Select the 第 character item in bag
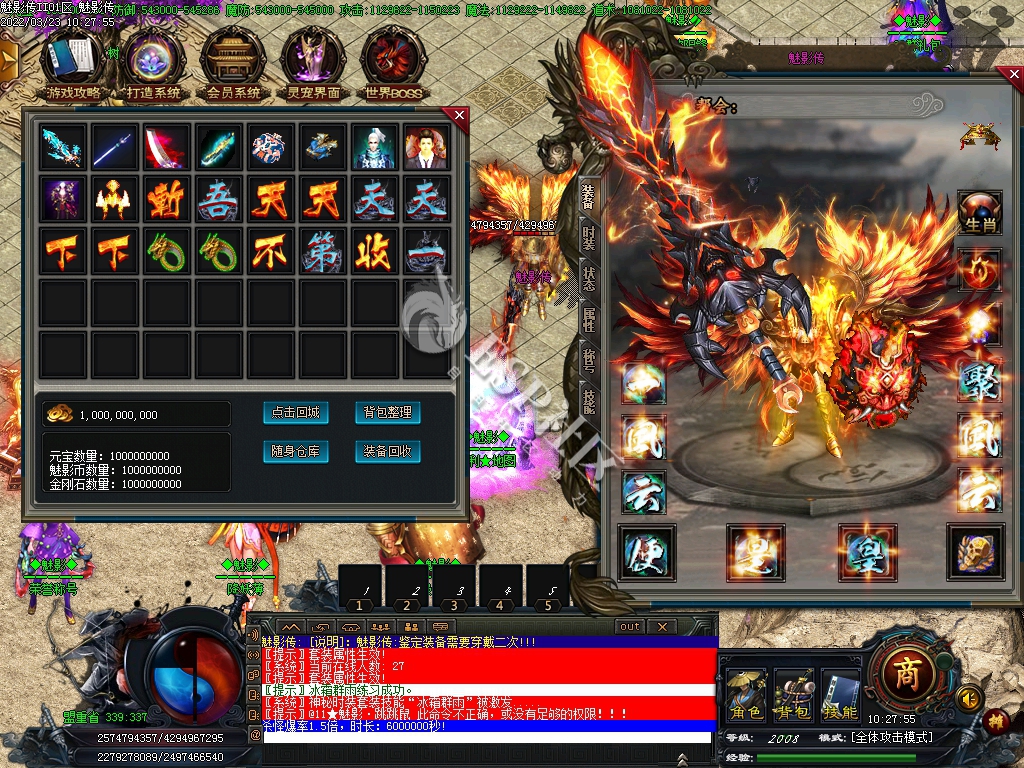The height and width of the screenshot is (768, 1024). [x=321, y=251]
